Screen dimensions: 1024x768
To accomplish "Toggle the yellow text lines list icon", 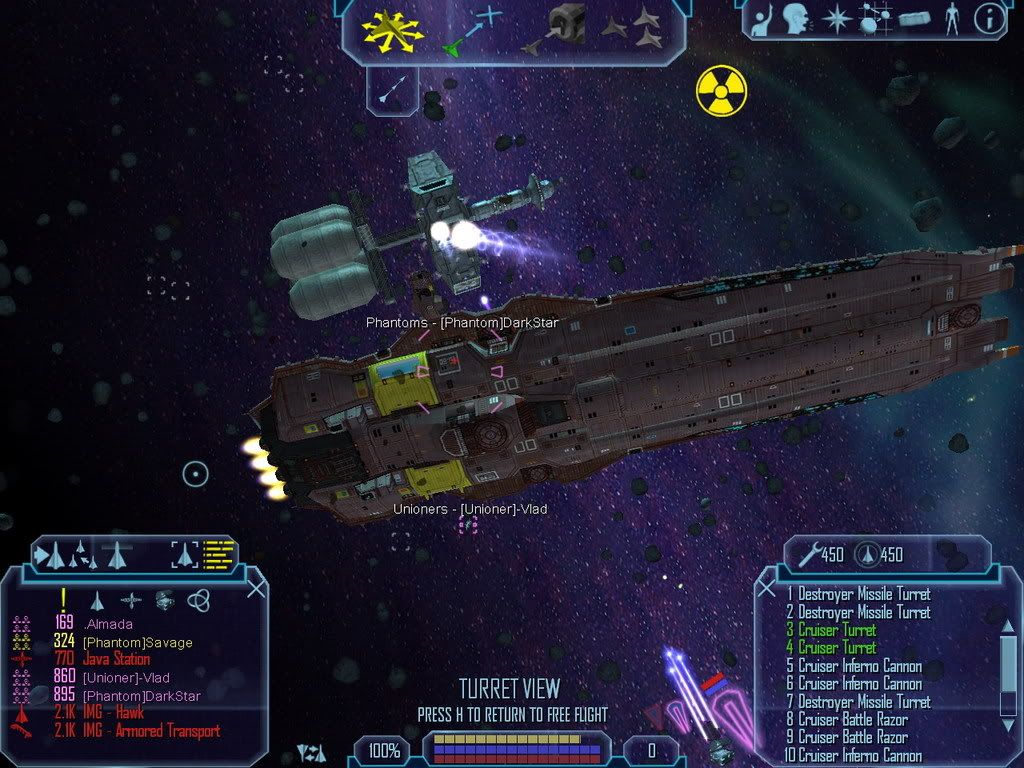I will click(219, 553).
